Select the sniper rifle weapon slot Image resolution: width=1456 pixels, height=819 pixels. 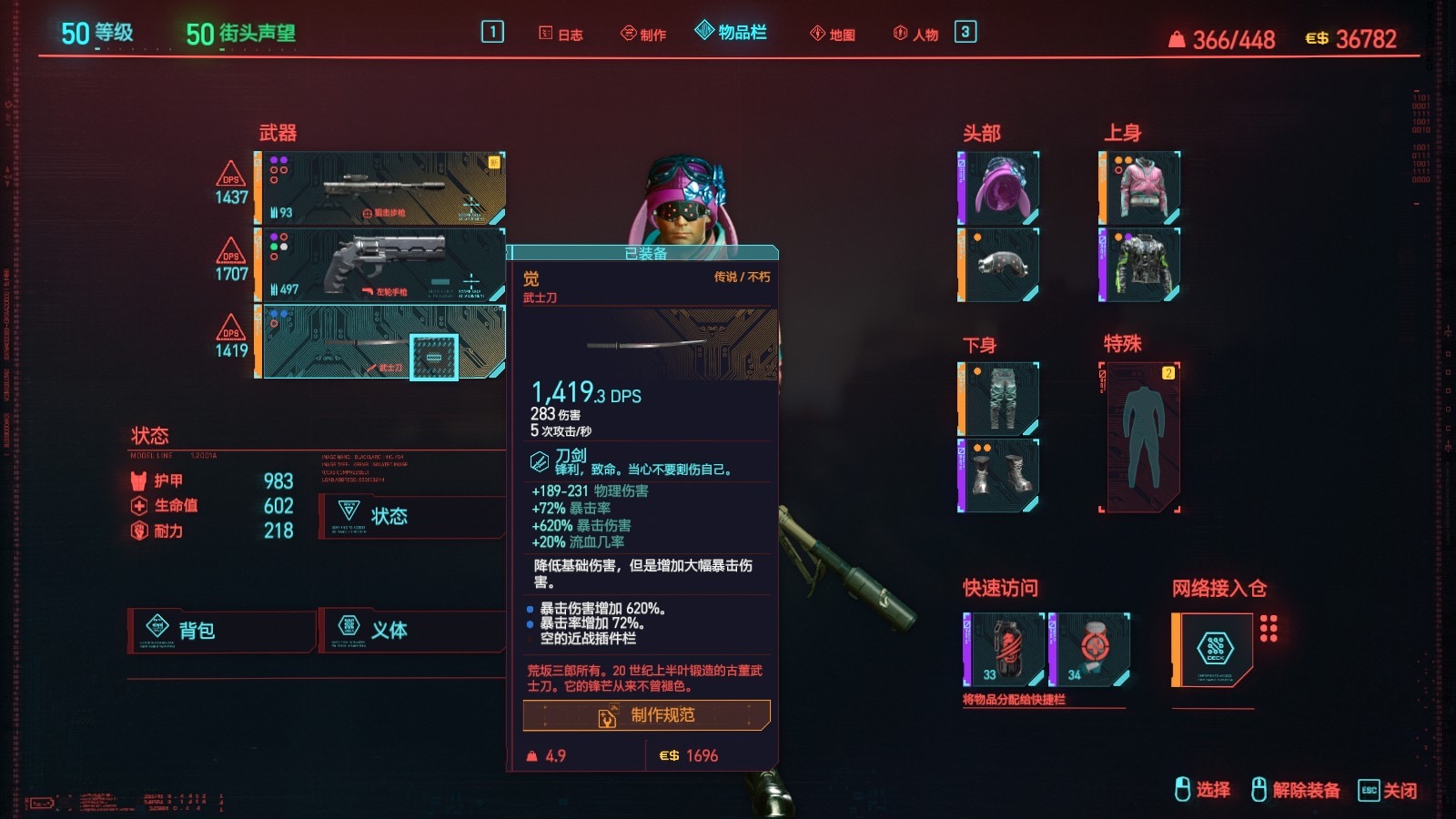point(382,188)
